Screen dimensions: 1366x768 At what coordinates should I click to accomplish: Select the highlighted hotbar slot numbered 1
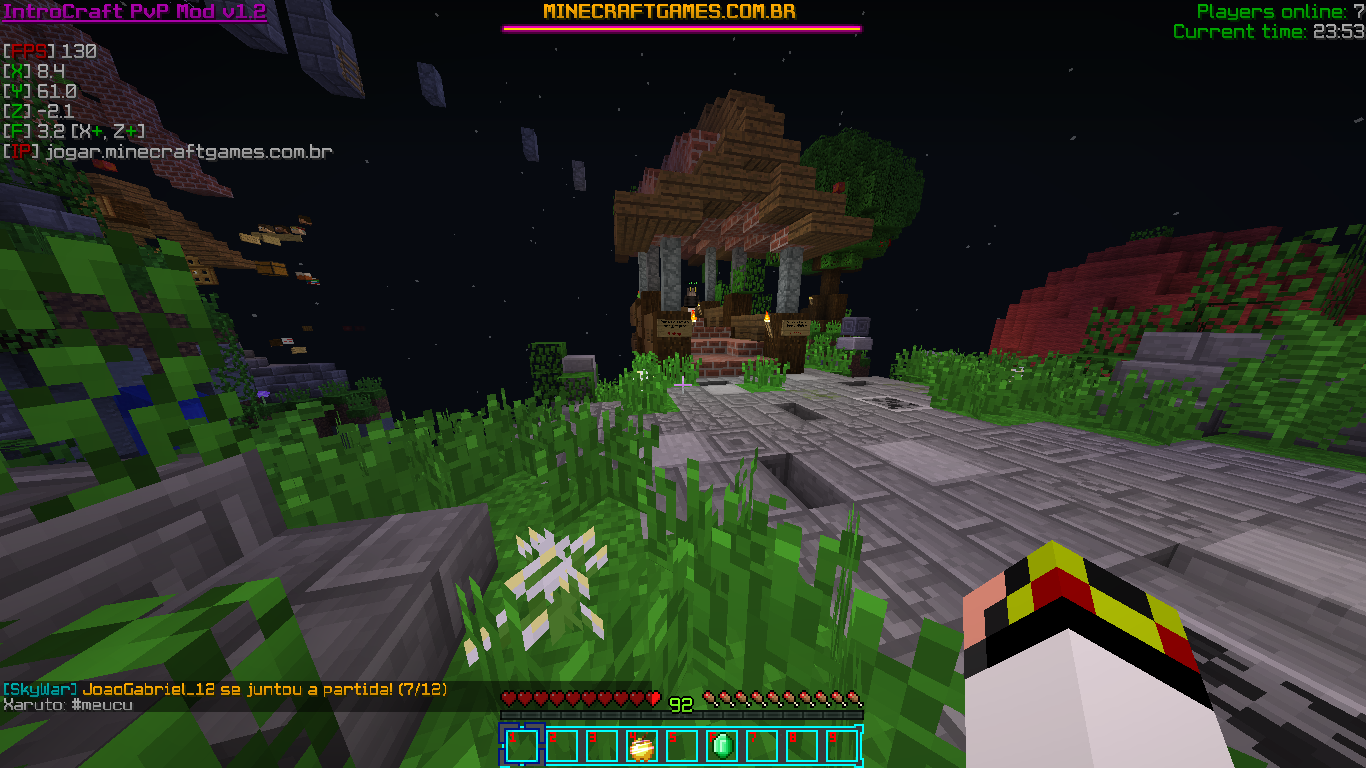[521, 746]
